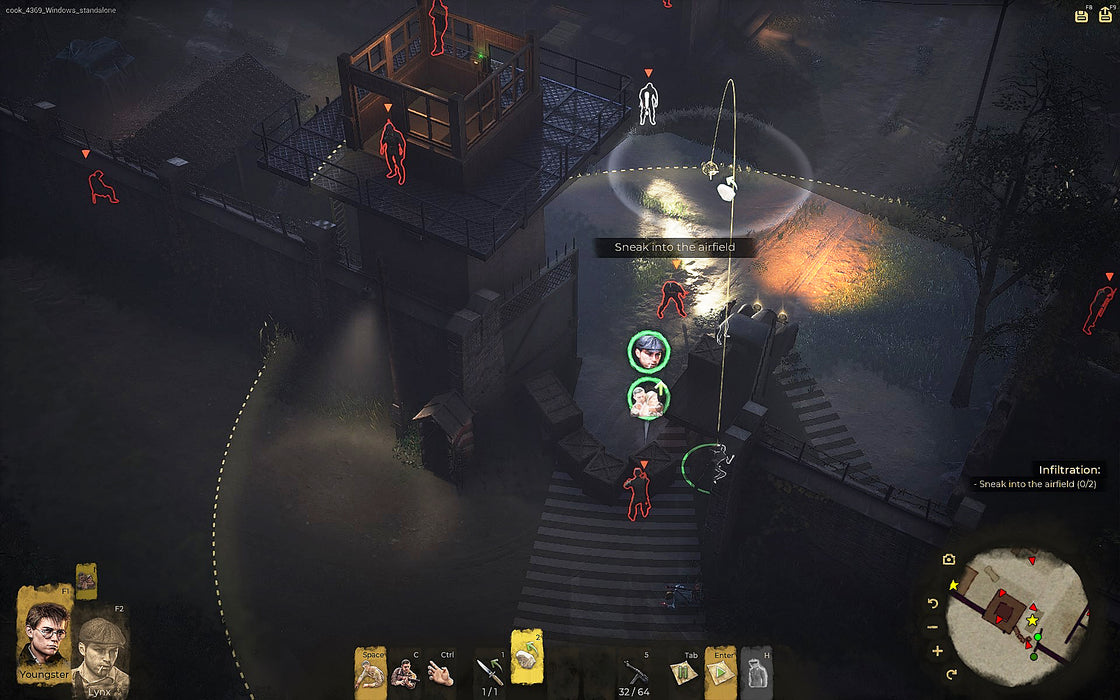The image size is (1120, 700).
Task: Equip the submachine gun slot
Action: [637, 672]
